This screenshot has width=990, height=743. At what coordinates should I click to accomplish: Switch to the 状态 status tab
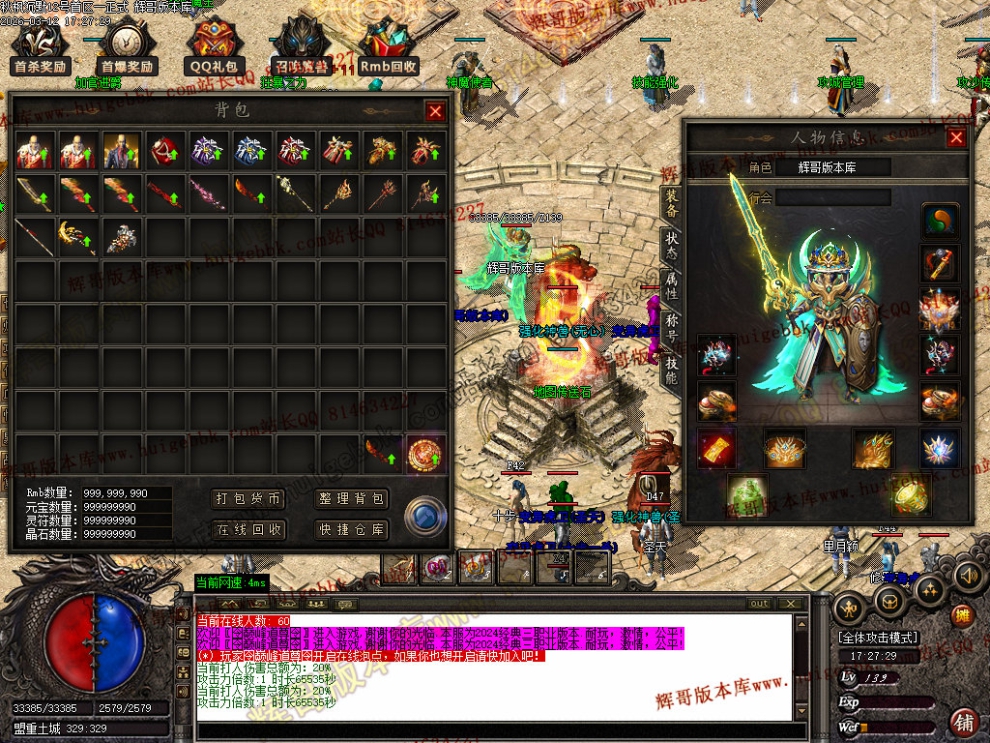[672, 246]
